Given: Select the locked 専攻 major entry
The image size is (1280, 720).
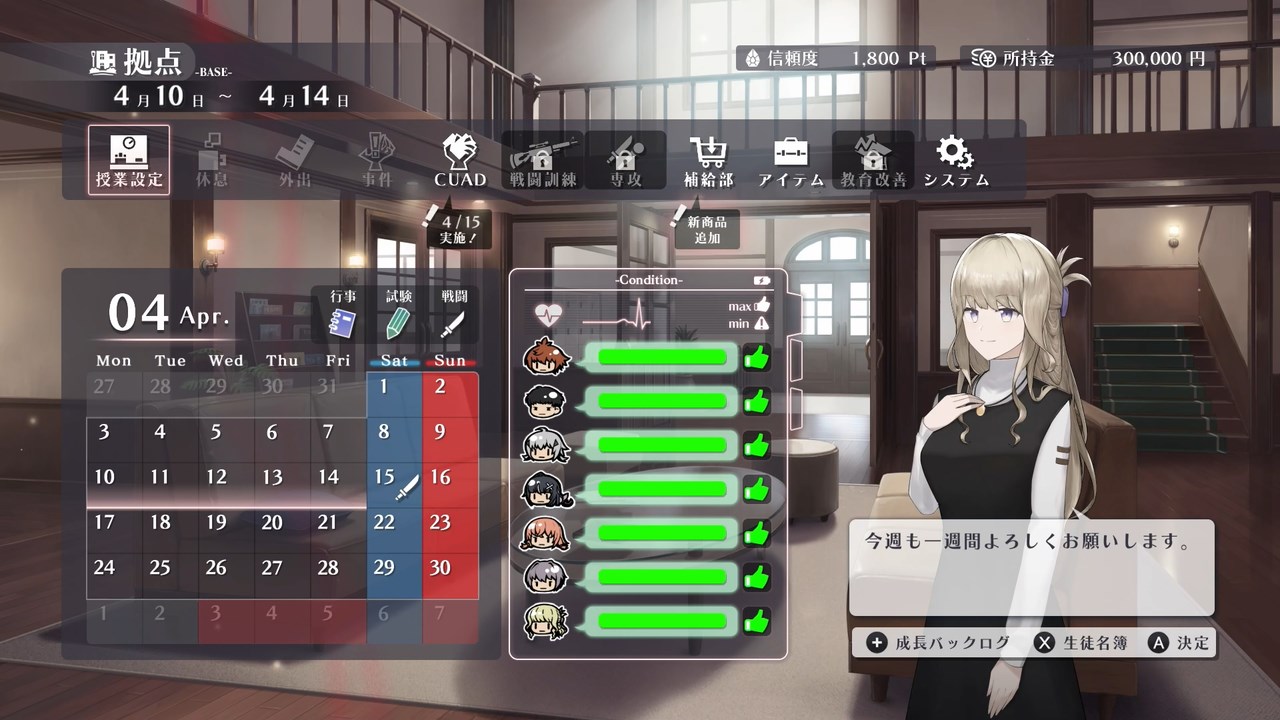Looking at the screenshot, I should (625, 160).
